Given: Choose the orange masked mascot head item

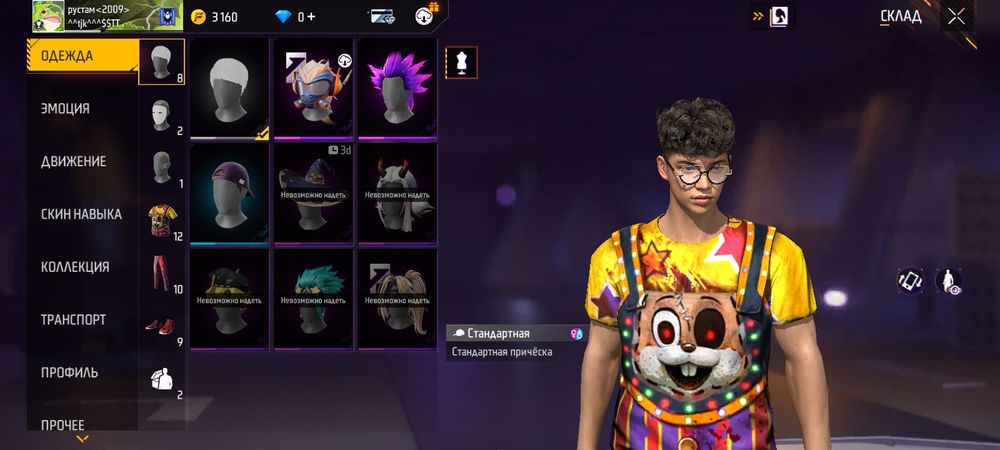Looking at the screenshot, I should 313,88.
